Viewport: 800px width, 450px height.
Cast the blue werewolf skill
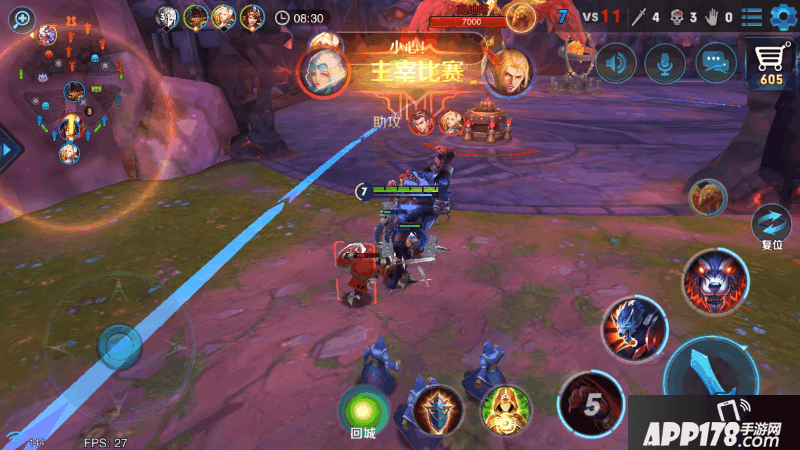[x=634, y=328]
